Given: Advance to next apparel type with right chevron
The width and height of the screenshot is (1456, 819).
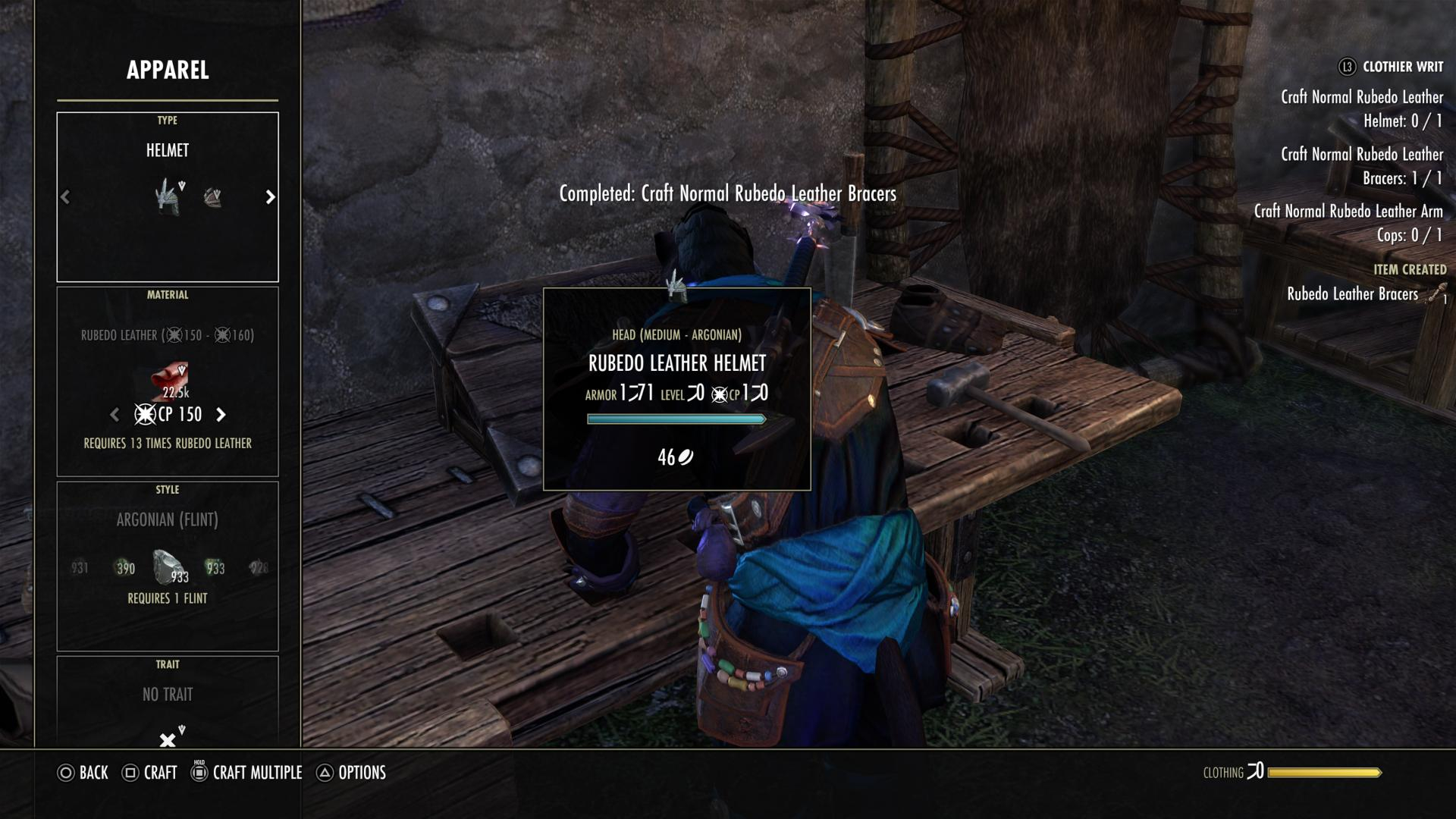Looking at the screenshot, I should [x=270, y=196].
